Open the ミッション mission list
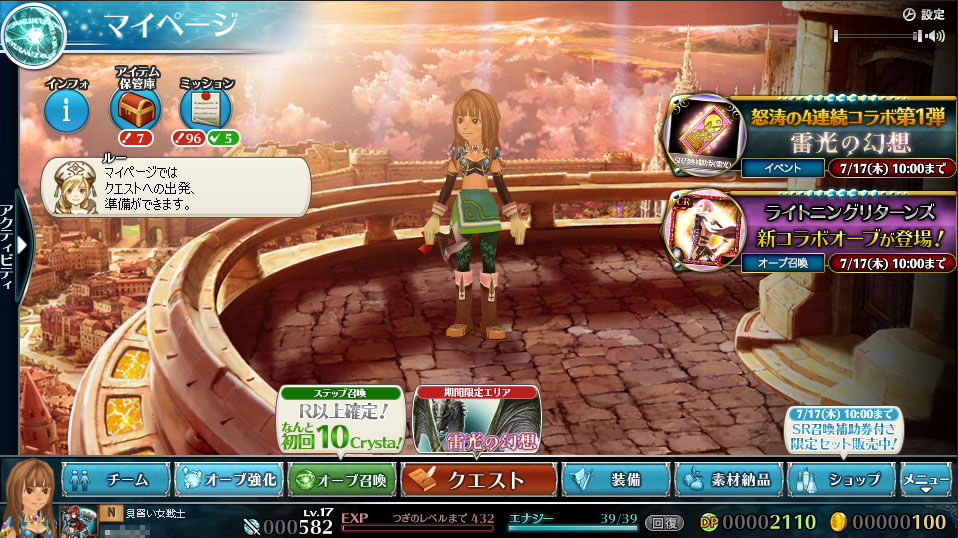The height and width of the screenshot is (538, 958). click(205, 109)
